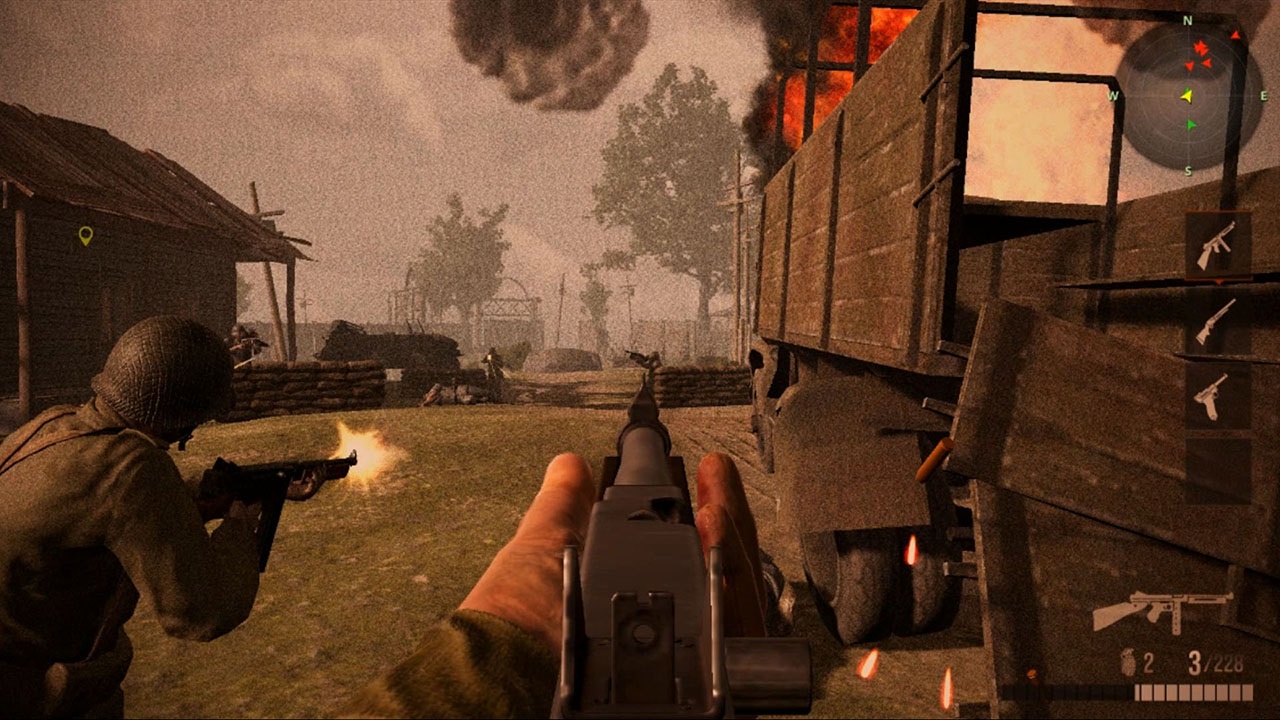Click the yellow waypoint marker near the barracks
This screenshot has width=1280, height=720.
click(88, 235)
